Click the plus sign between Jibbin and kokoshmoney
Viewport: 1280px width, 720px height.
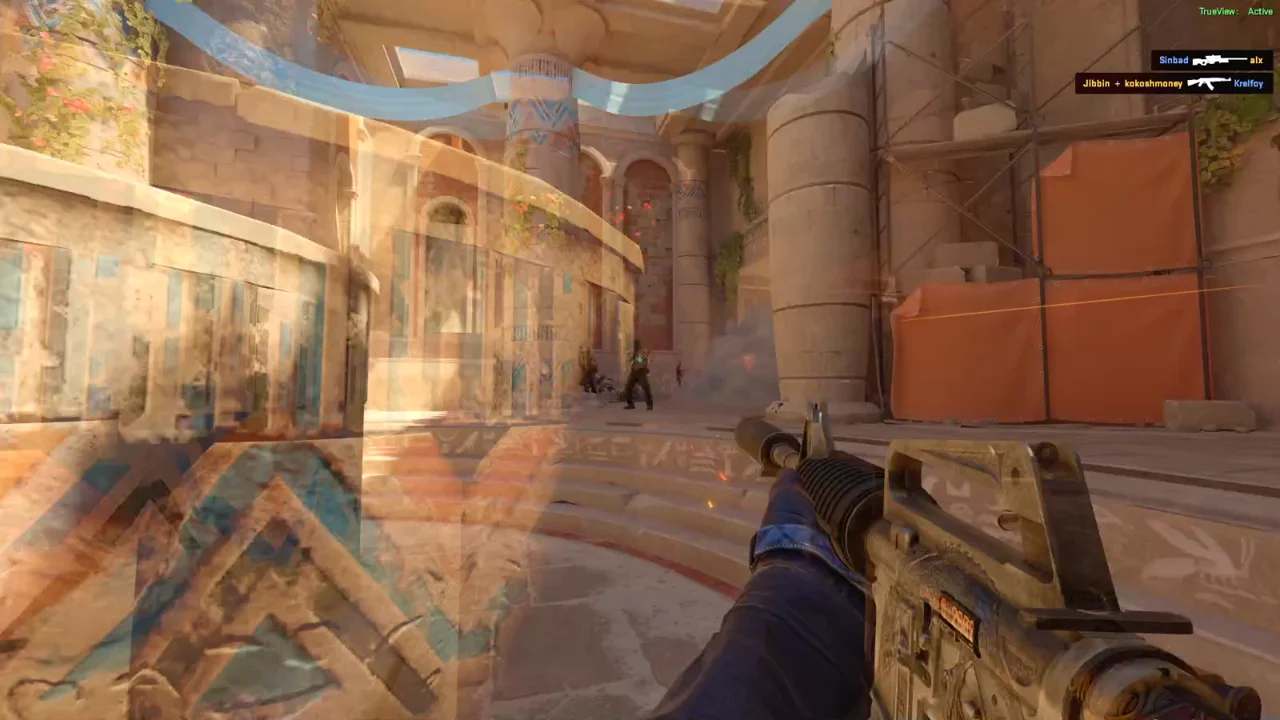1117,83
